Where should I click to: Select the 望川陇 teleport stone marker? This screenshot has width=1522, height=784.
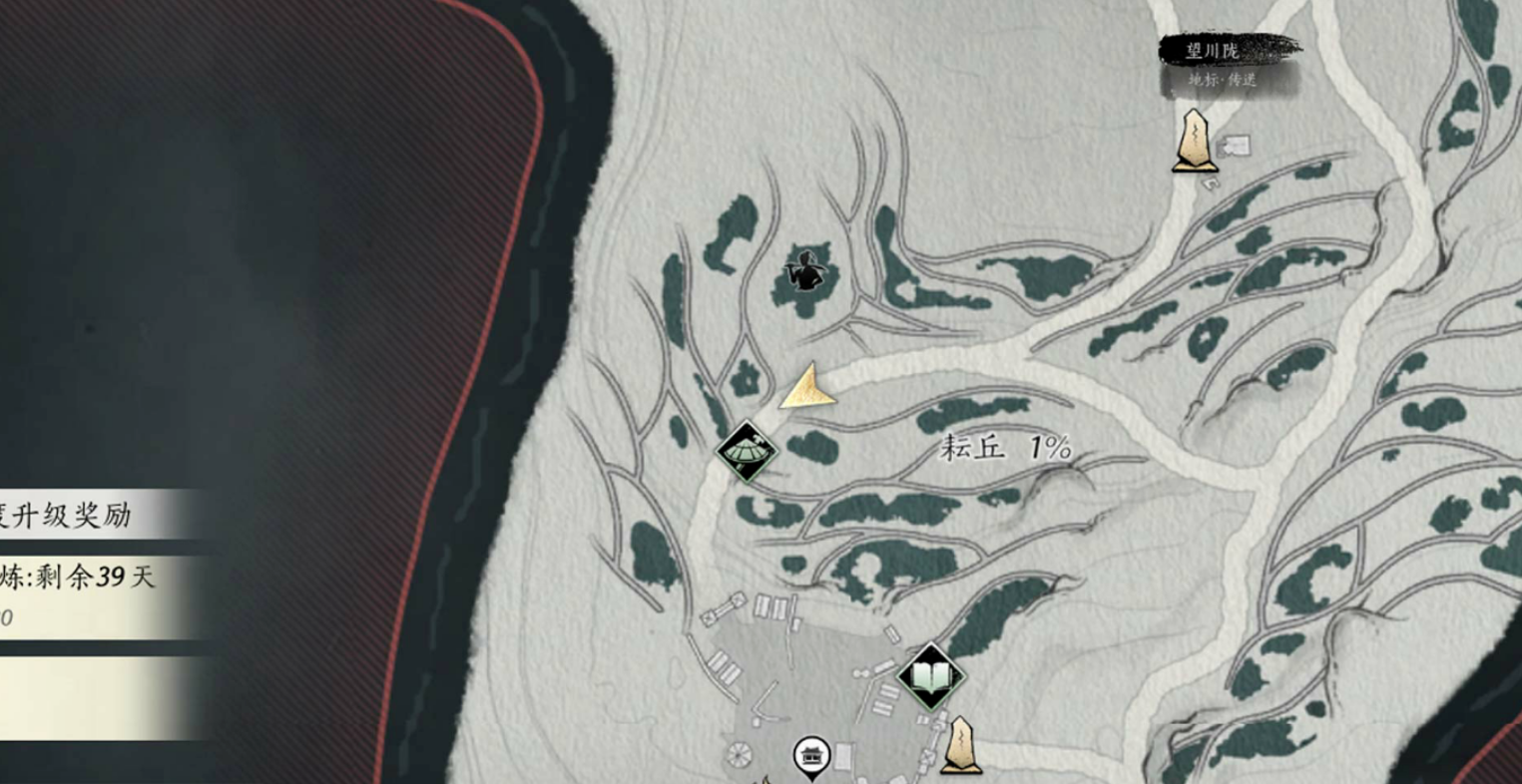(1194, 142)
